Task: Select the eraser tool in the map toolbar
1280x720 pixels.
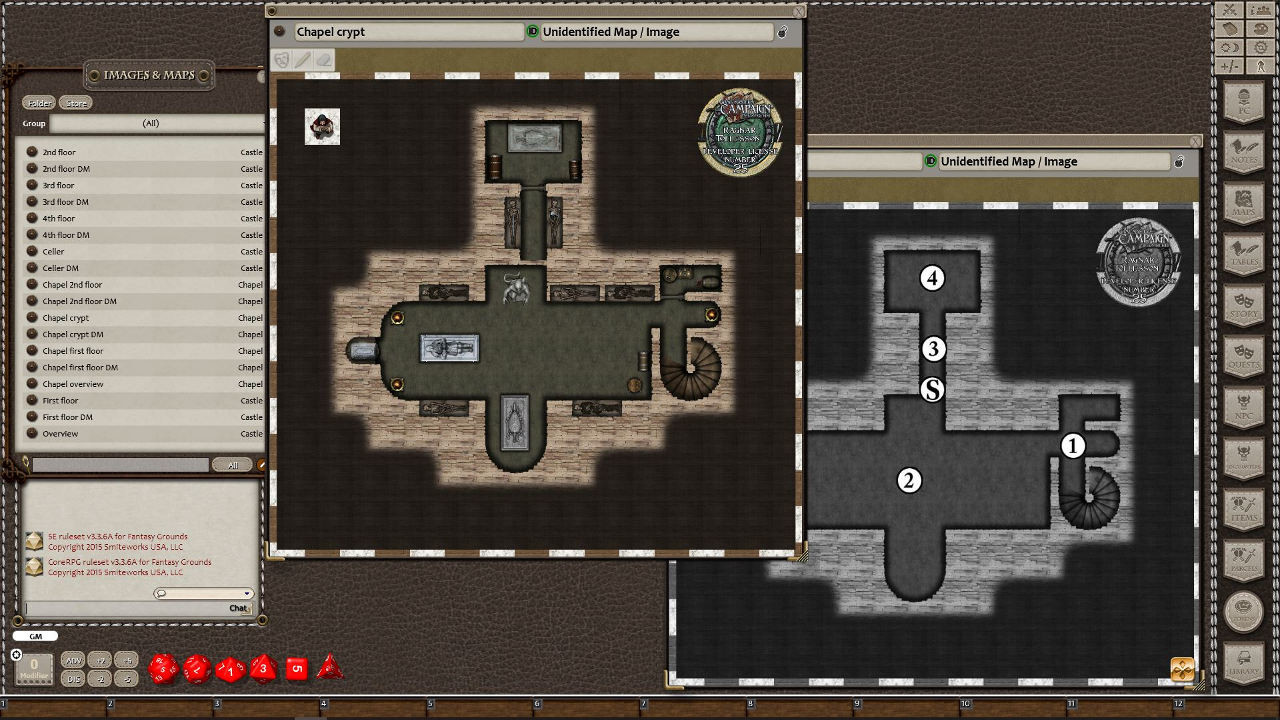Action: point(323,59)
